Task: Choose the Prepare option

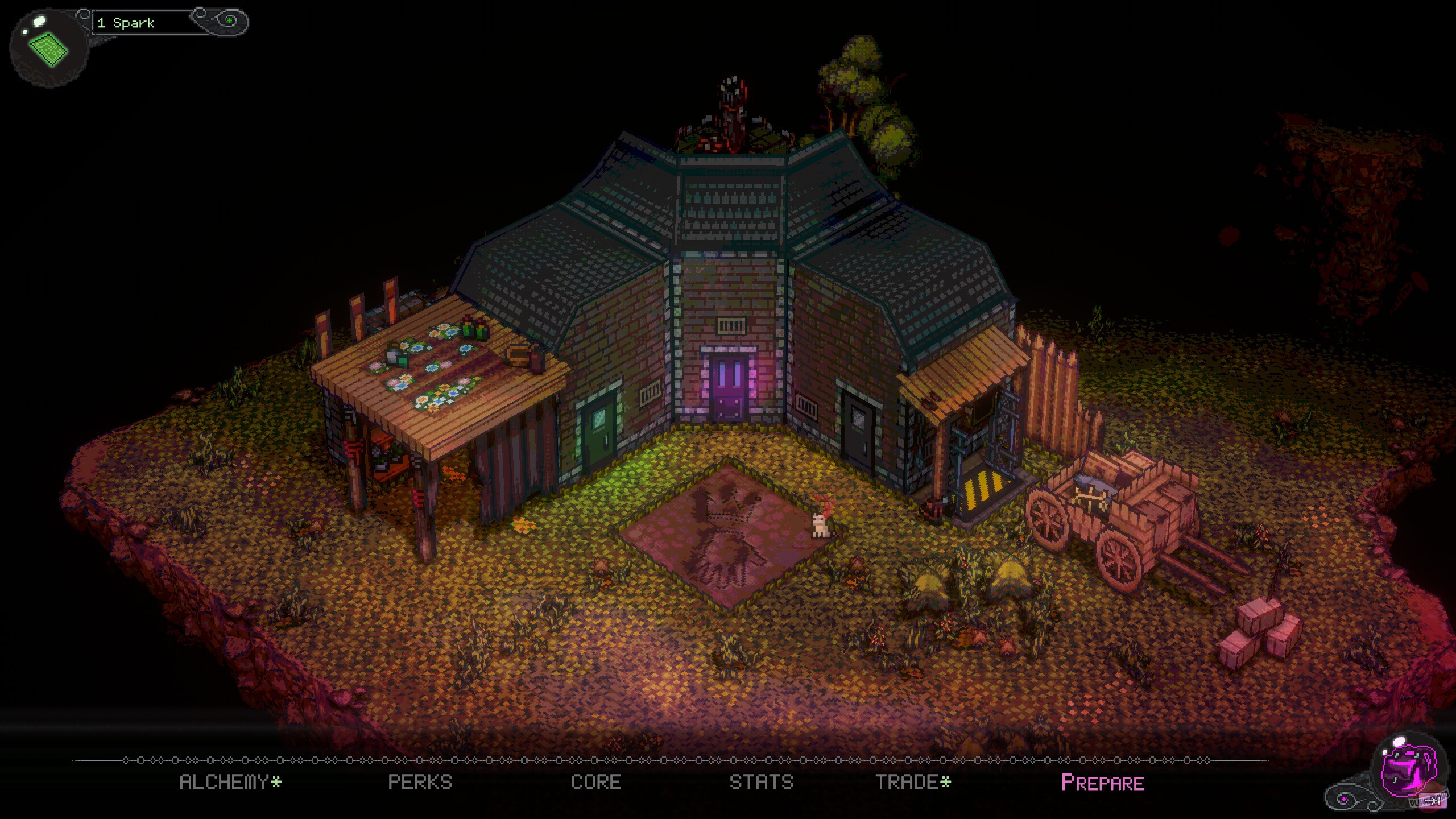Action: pos(1102,783)
